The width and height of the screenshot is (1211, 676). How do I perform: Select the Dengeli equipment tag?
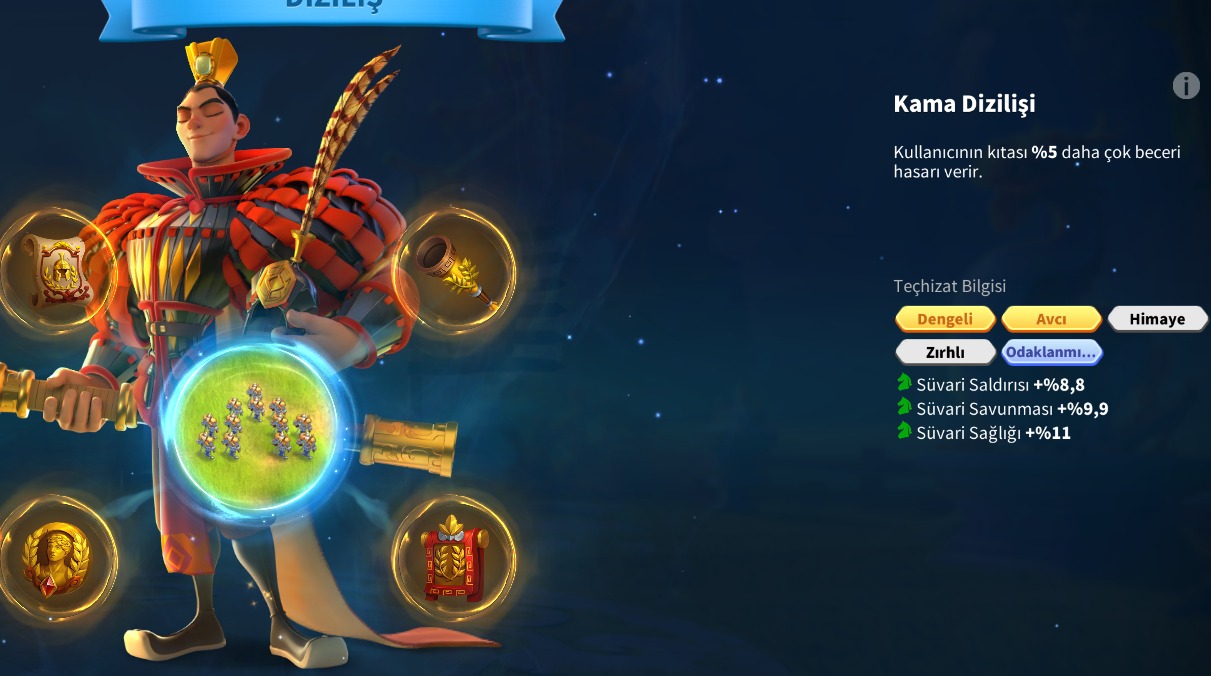(945, 319)
